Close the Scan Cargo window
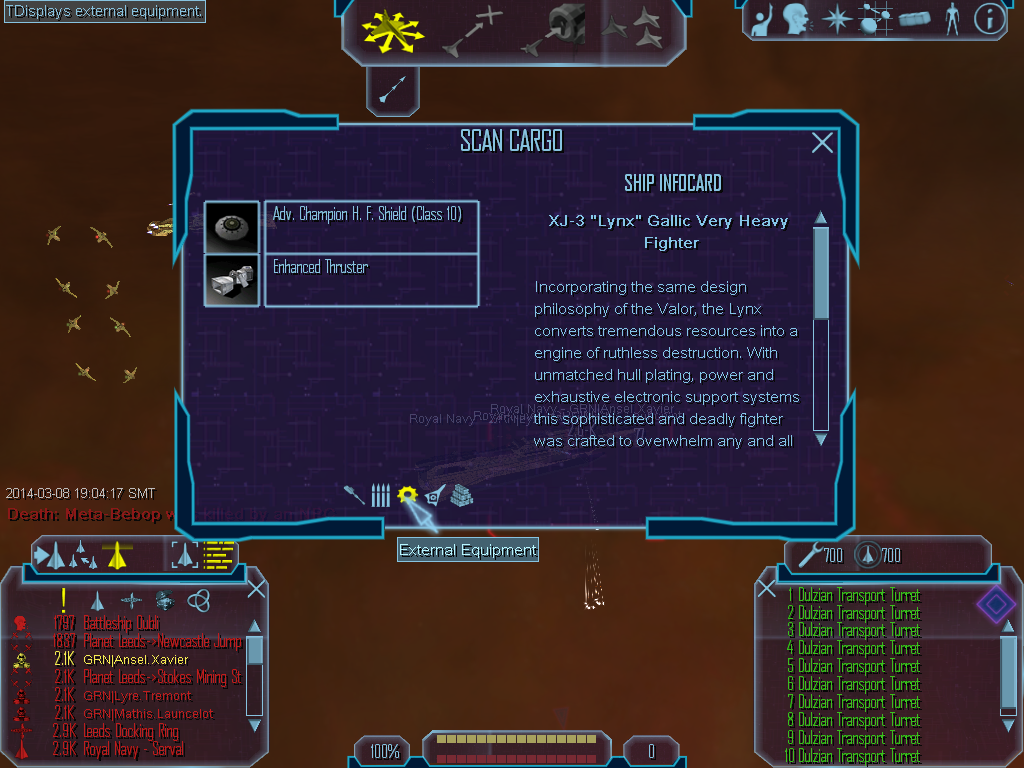Screen dimensions: 1024x768 [x=822, y=143]
